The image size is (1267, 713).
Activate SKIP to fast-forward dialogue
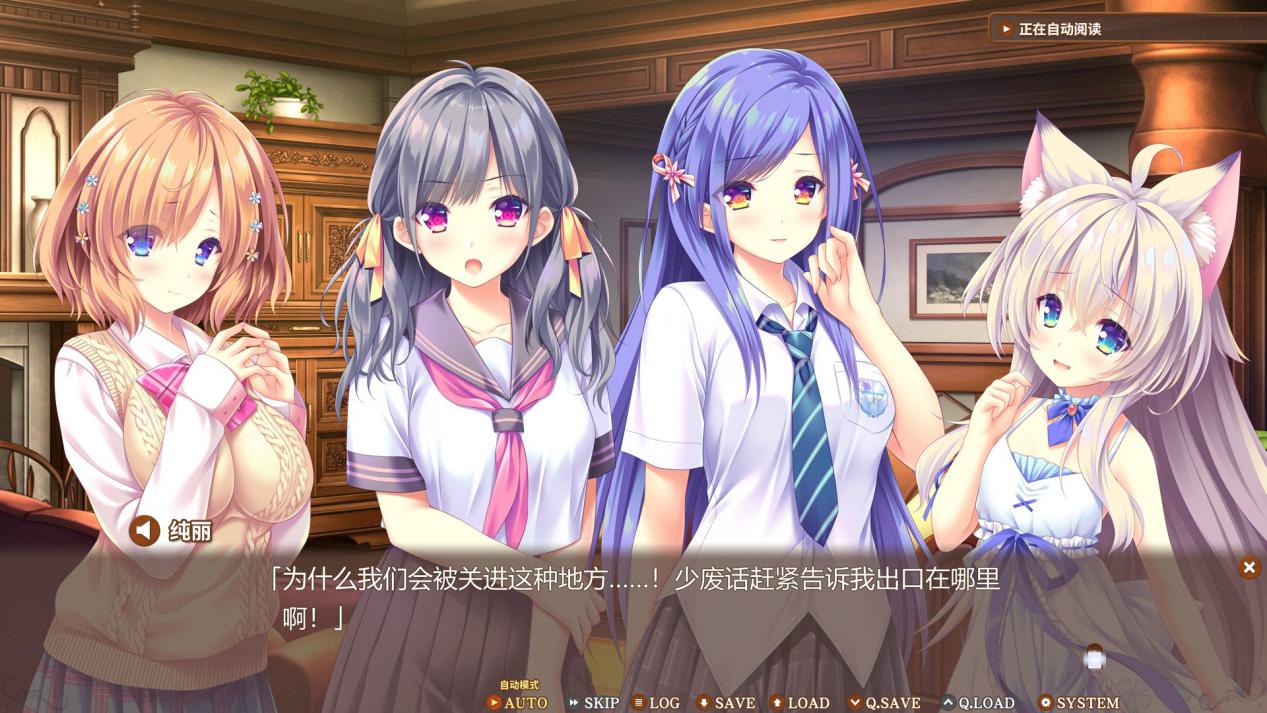point(593,702)
